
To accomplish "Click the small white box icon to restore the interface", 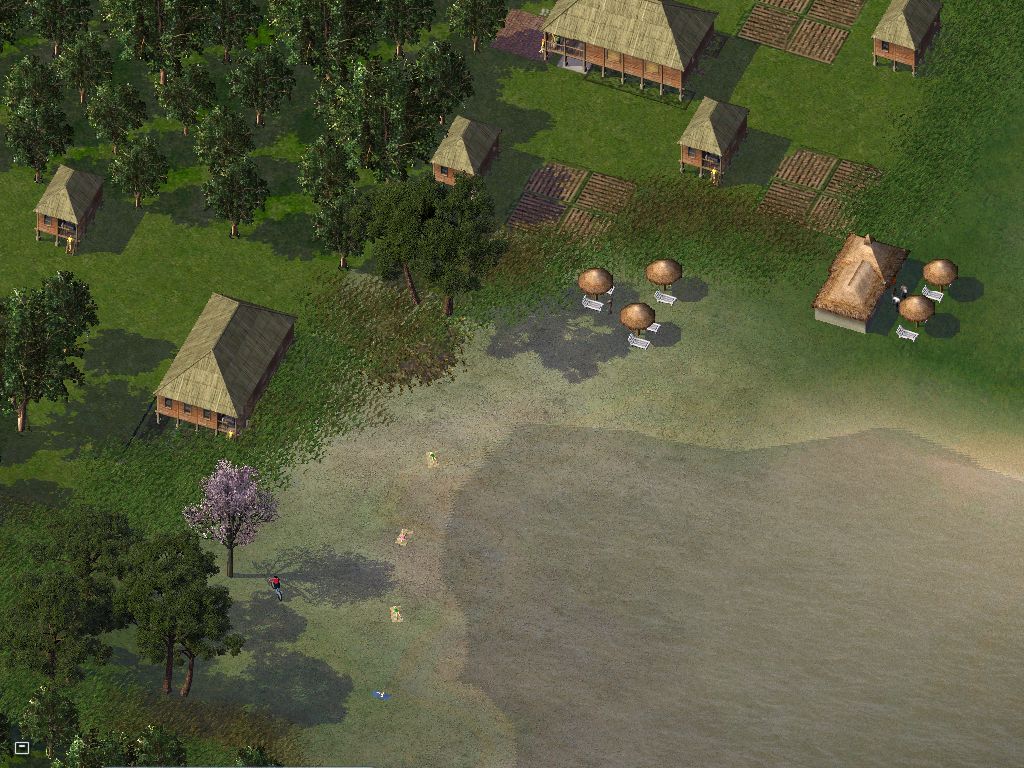I will click(x=22, y=747).
